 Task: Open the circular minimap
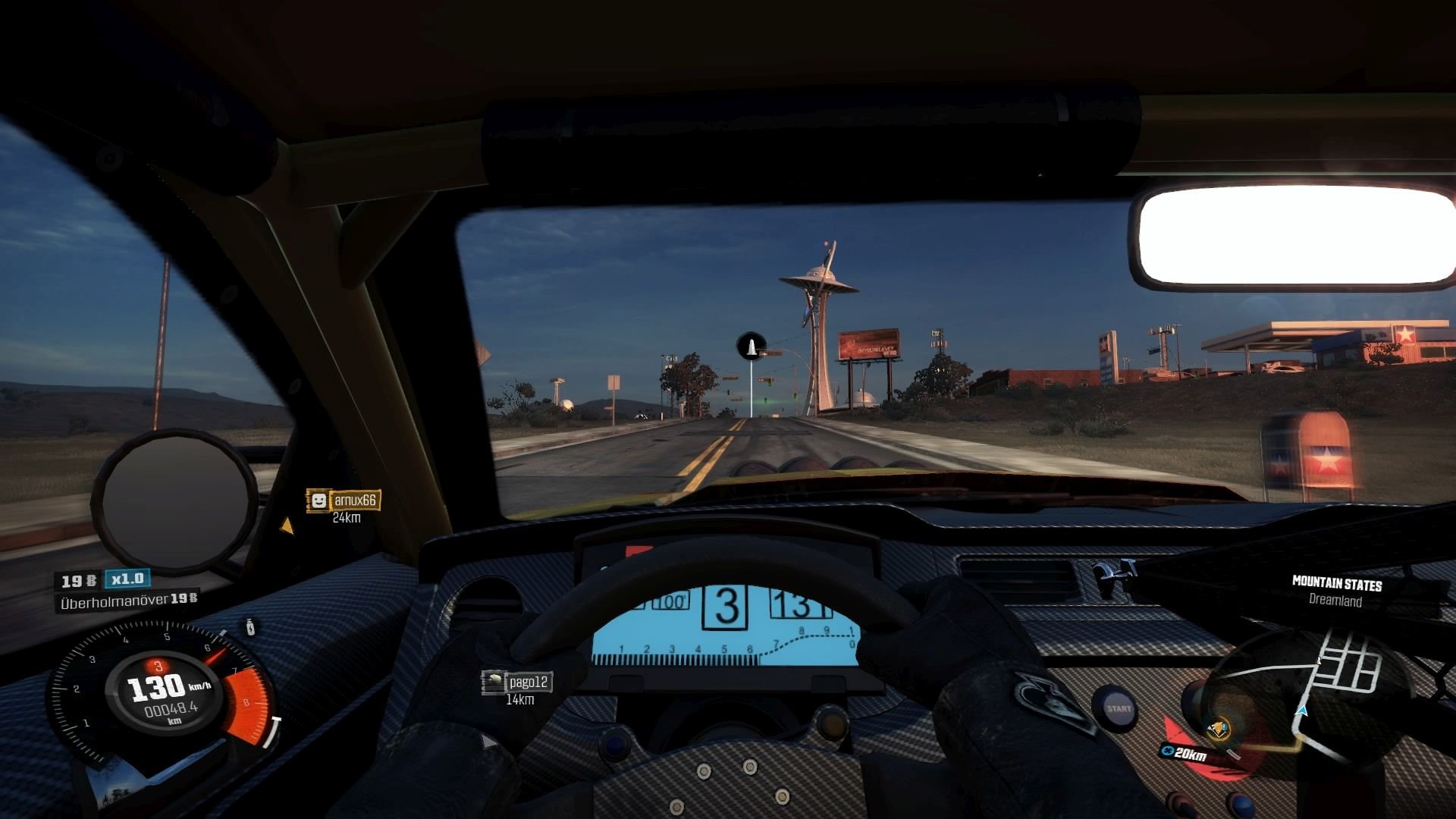click(1304, 698)
